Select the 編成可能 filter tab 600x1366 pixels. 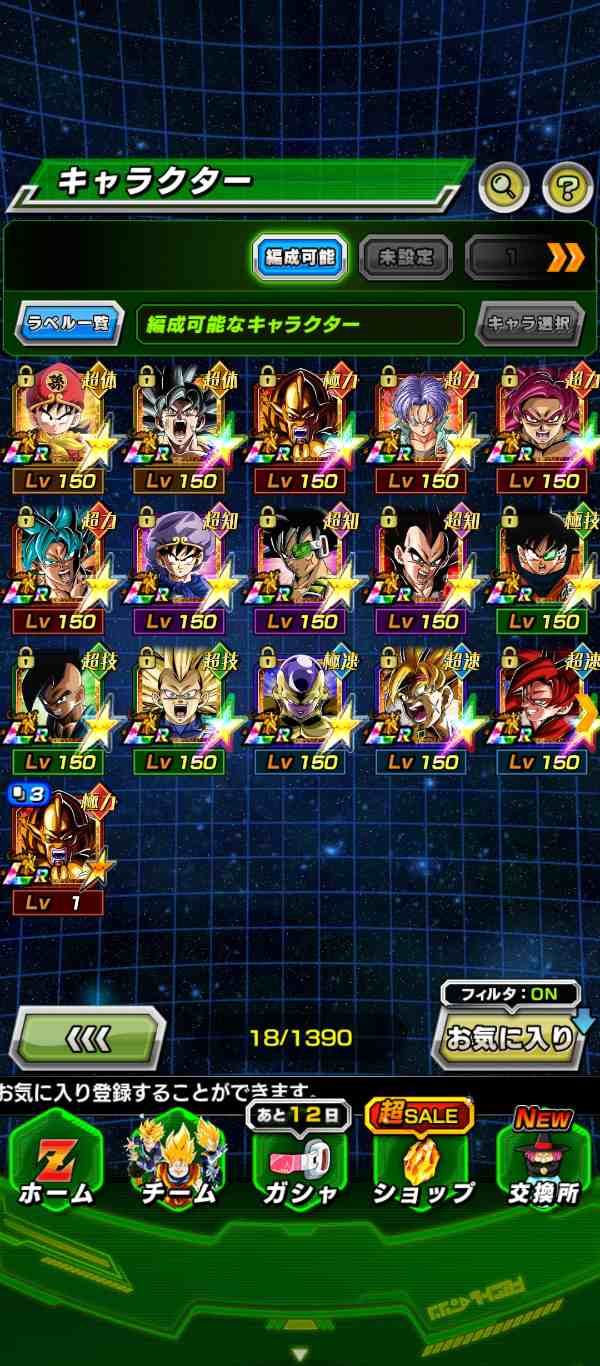pos(300,258)
